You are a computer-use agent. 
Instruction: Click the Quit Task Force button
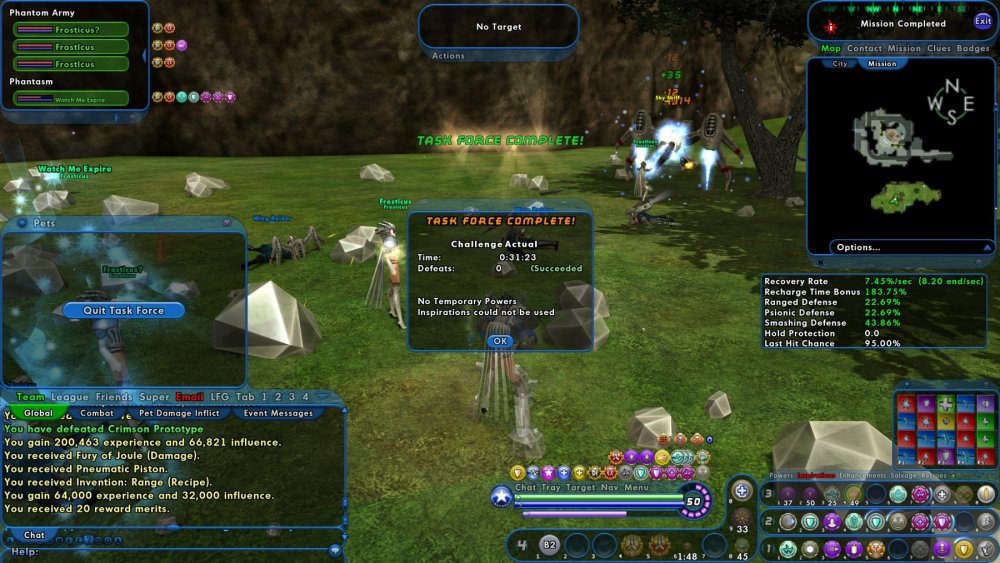[x=123, y=310]
